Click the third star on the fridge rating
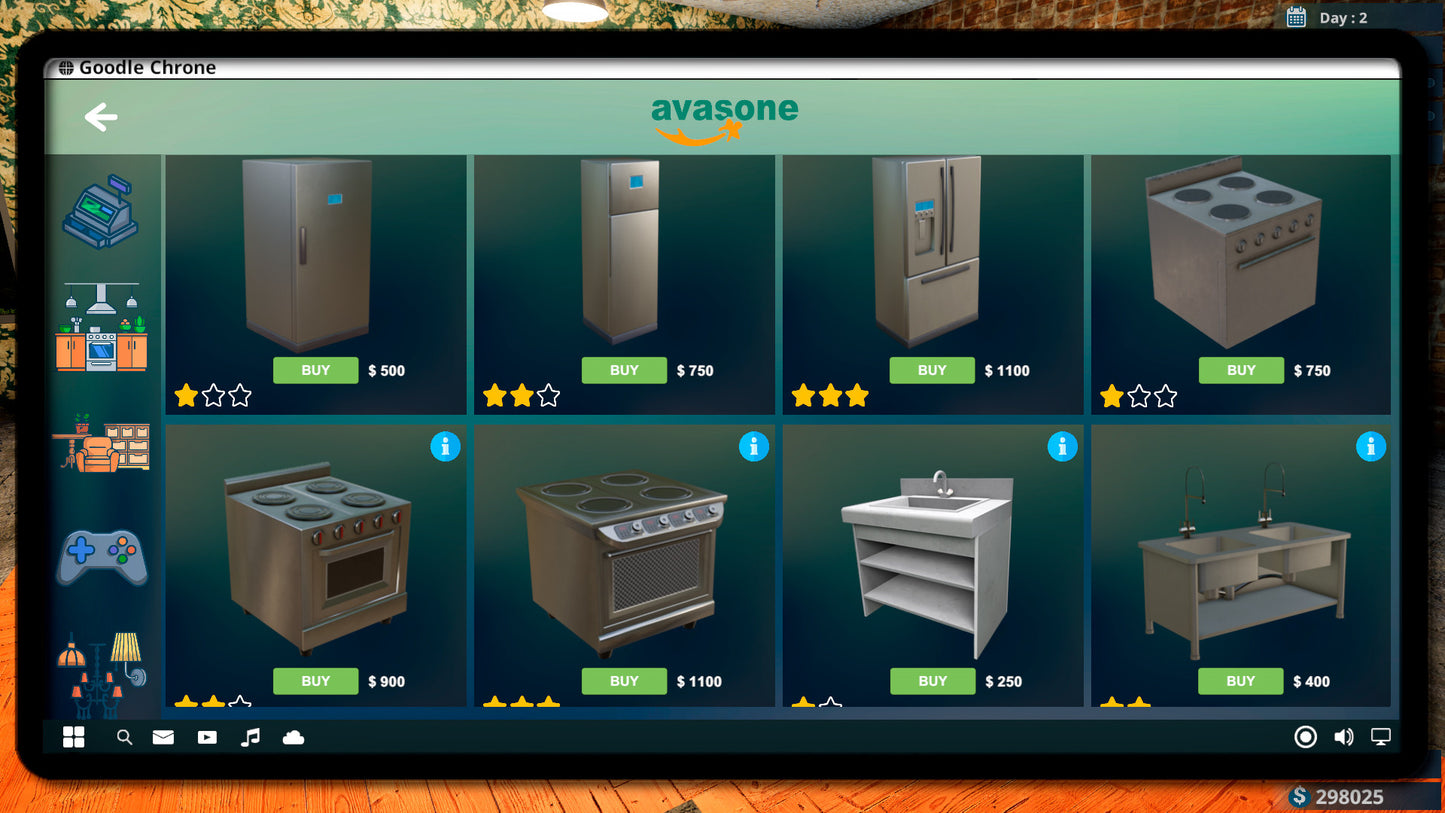The width and height of the screenshot is (1445, 813). click(239, 396)
